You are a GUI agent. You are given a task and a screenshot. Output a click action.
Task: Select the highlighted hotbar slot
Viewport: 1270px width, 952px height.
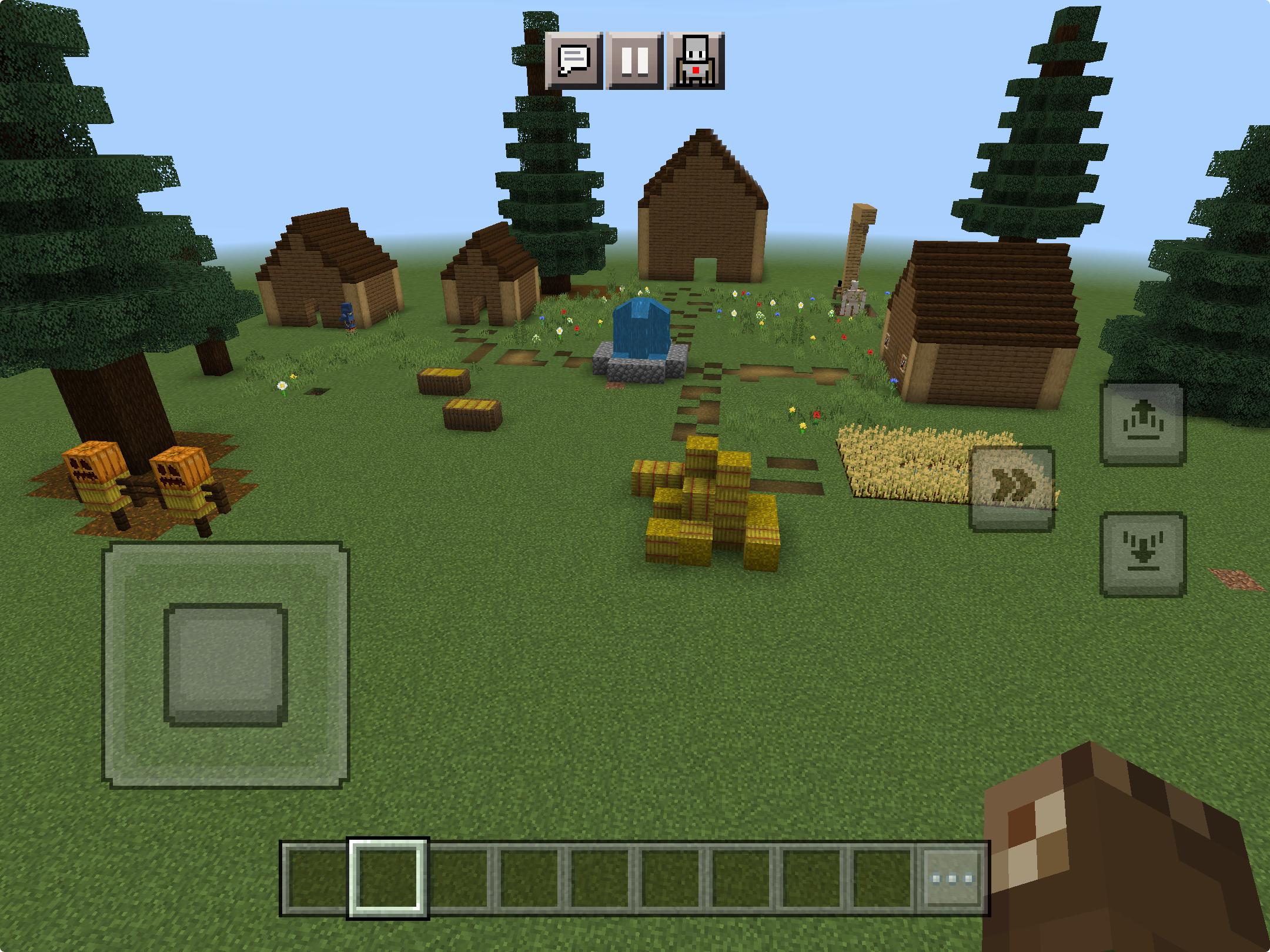pyautogui.click(x=388, y=879)
